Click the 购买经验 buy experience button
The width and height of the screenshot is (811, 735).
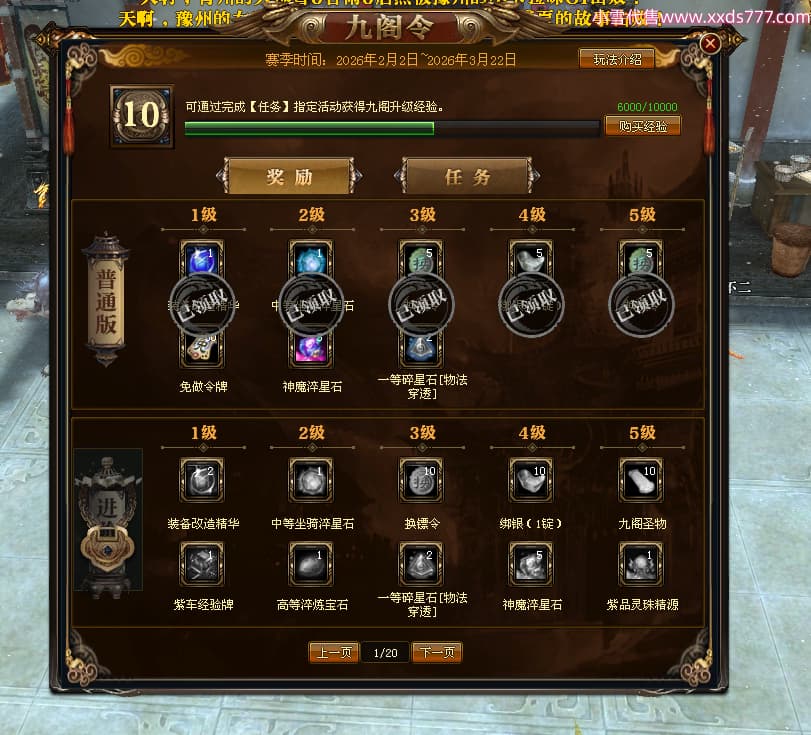[x=643, y=126]
